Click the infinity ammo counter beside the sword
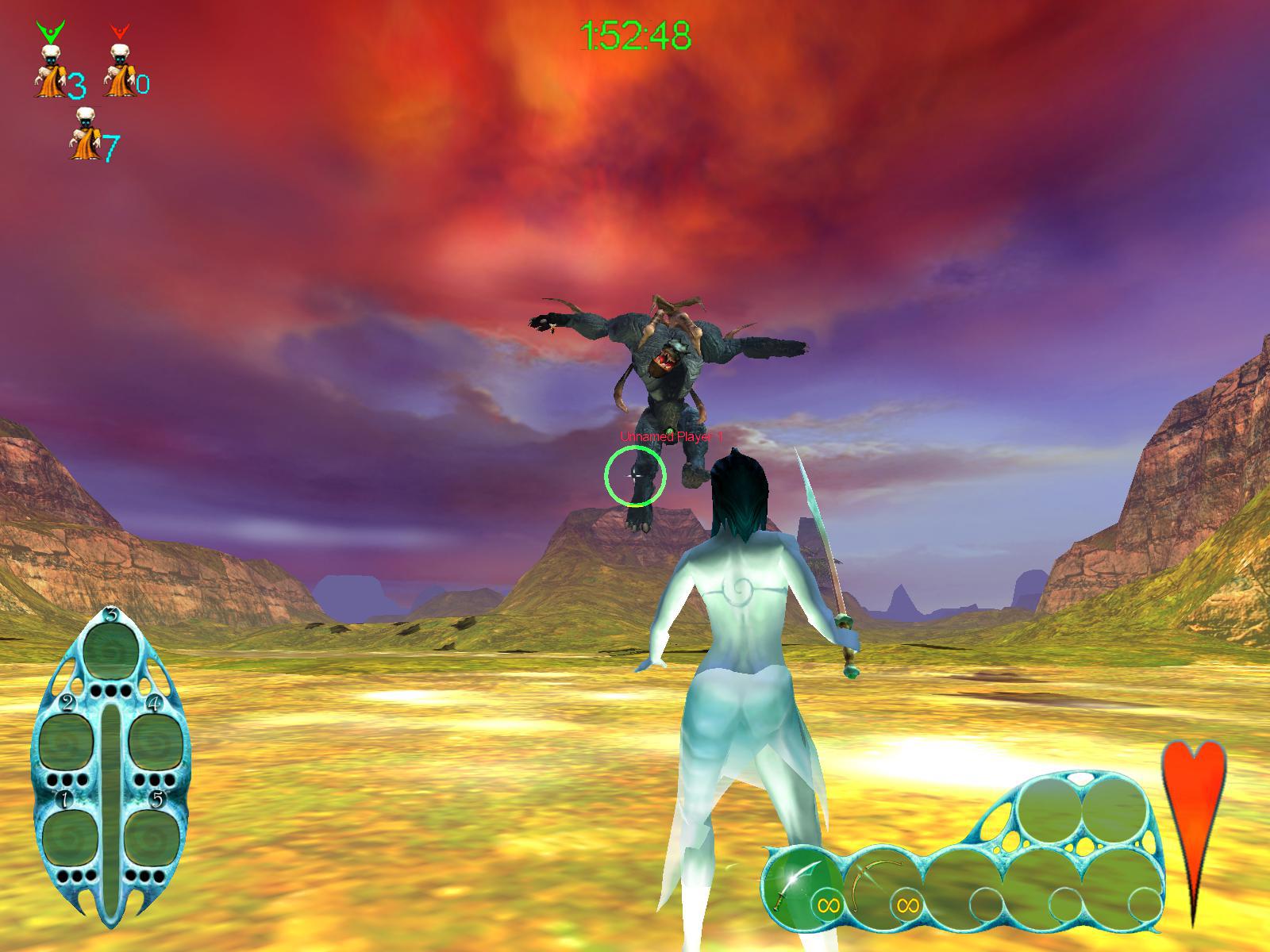The width and height of the screenshot is (1270, 952). pos(829,905)
